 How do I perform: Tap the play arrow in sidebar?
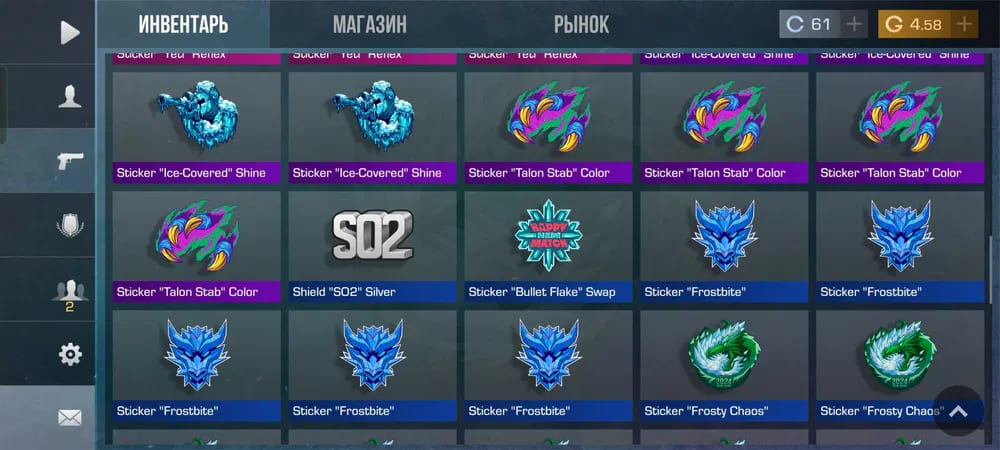click(x=69, y=33)
